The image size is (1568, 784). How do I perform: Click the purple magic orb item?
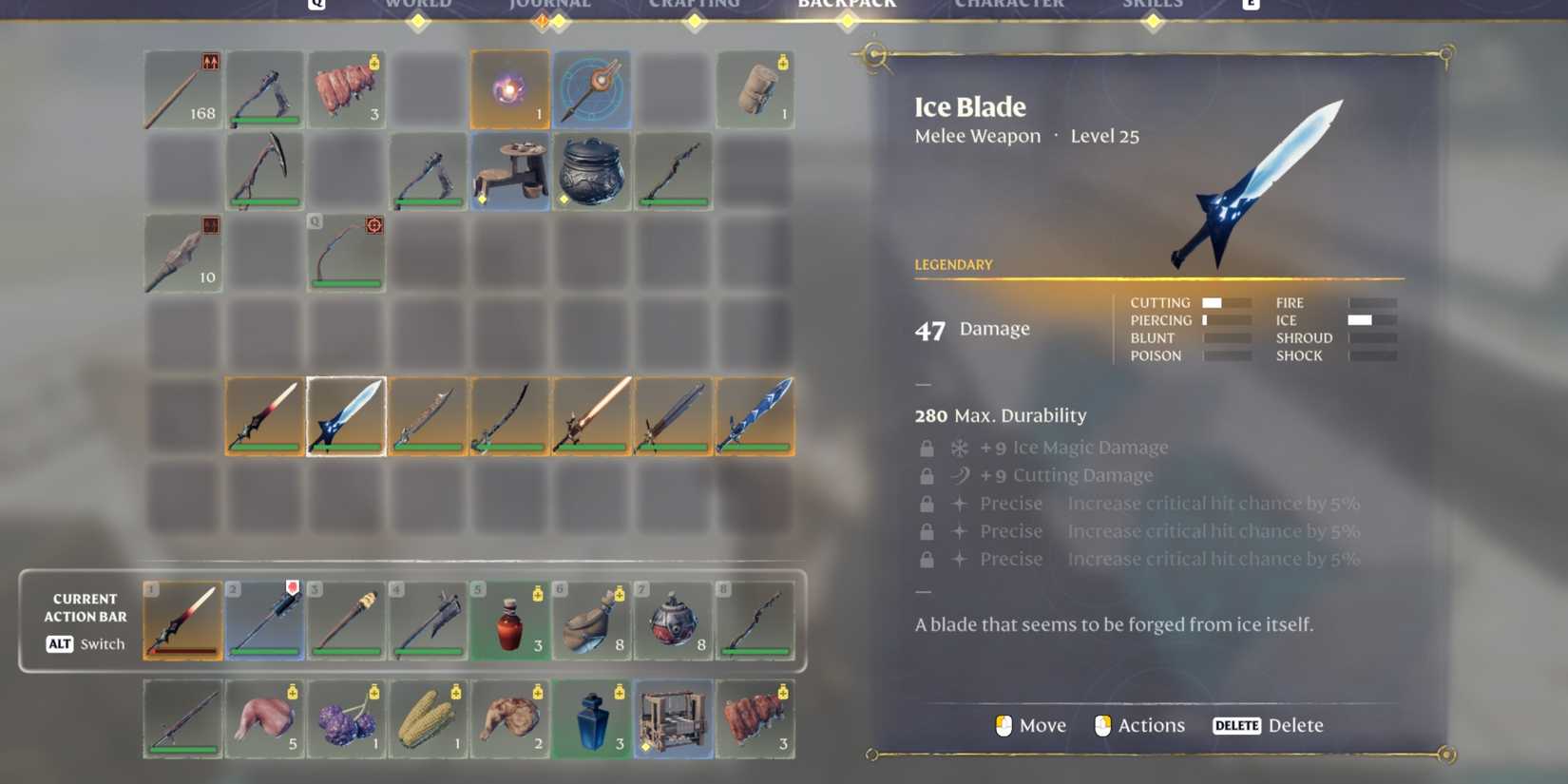pyautogui.click(x=509, y=89)
